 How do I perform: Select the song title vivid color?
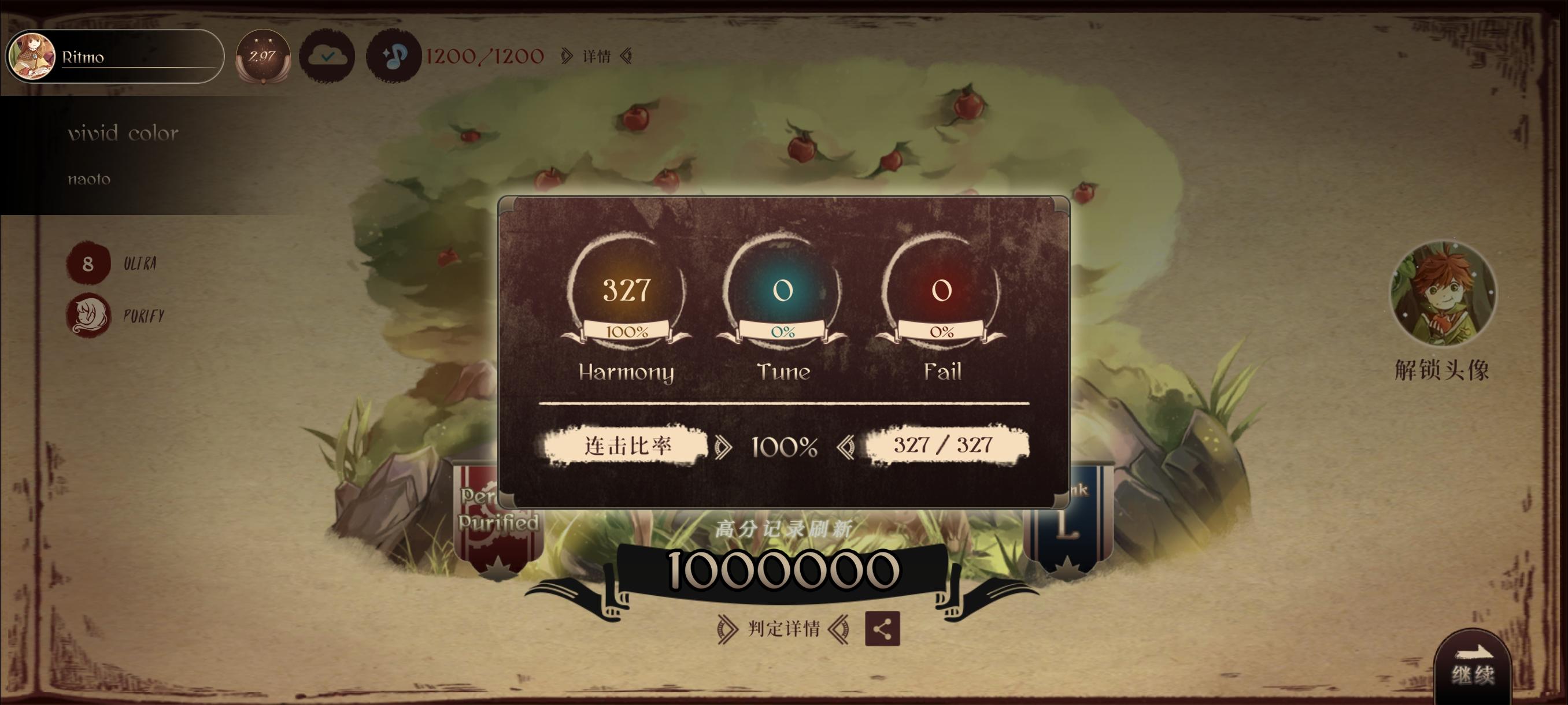pos(123,133)
